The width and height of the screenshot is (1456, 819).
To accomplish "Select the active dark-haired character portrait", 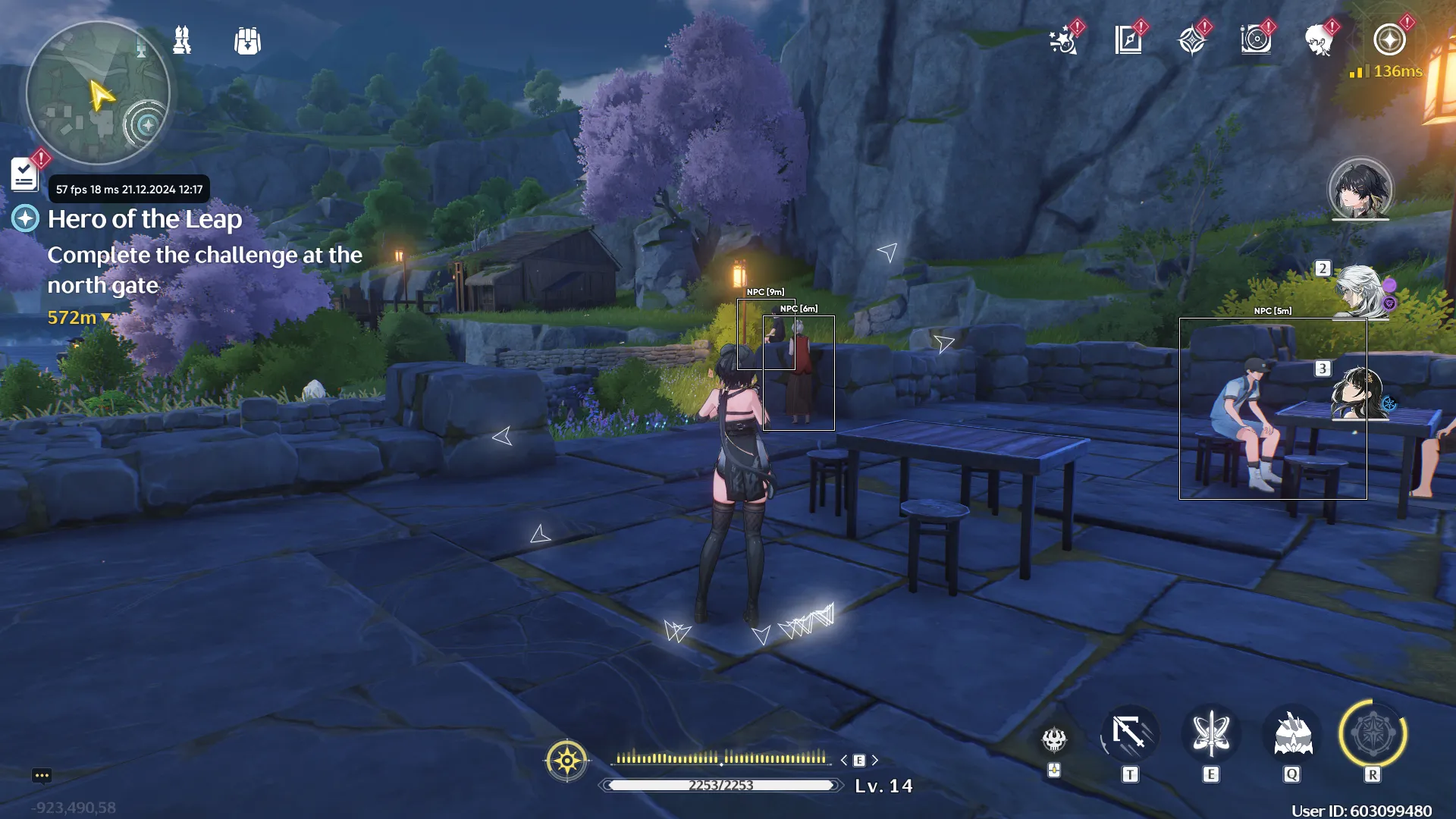I will tap(1360, 190).
